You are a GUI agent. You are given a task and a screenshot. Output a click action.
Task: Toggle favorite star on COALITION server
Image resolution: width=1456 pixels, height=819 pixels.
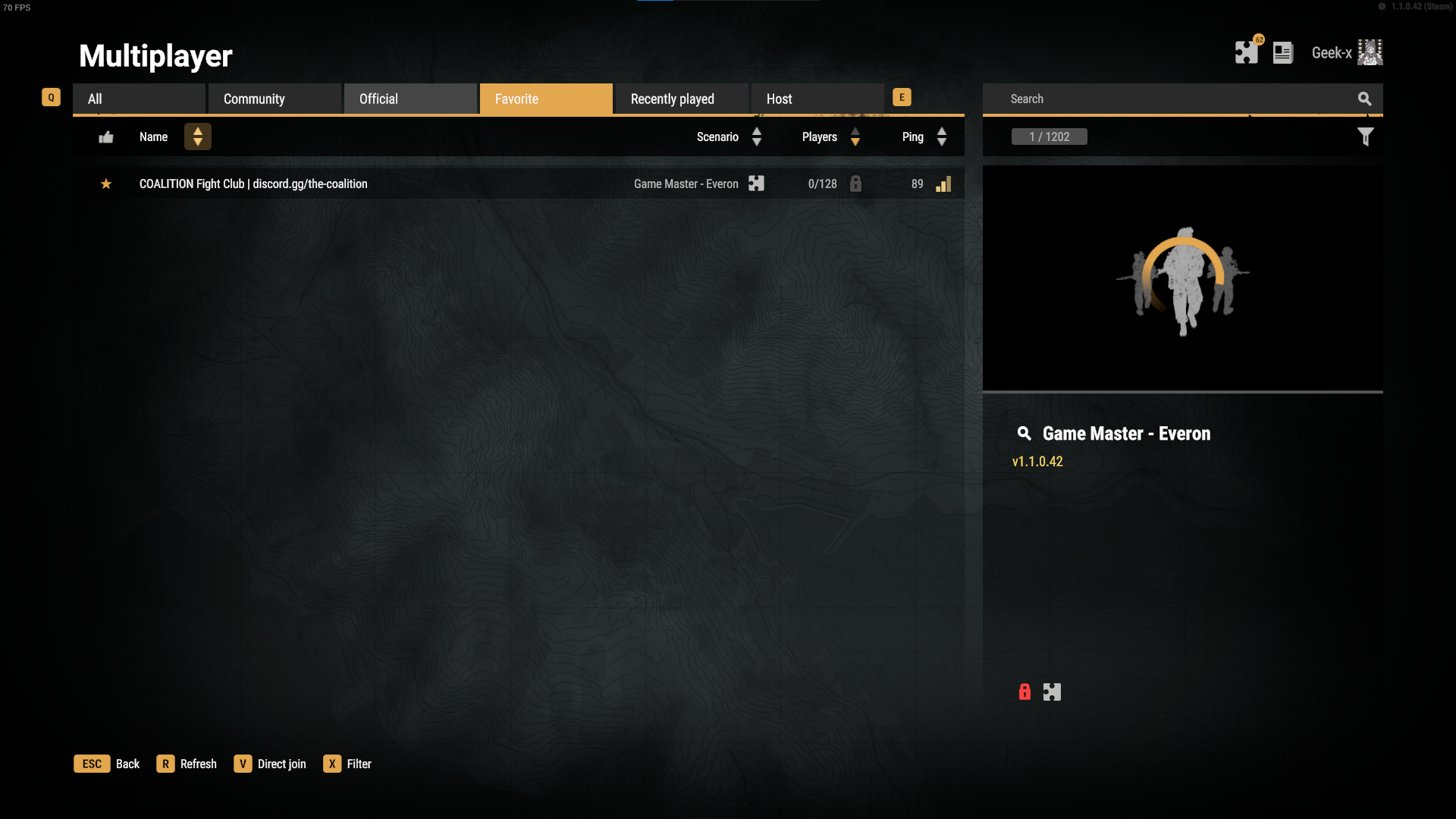106,184
